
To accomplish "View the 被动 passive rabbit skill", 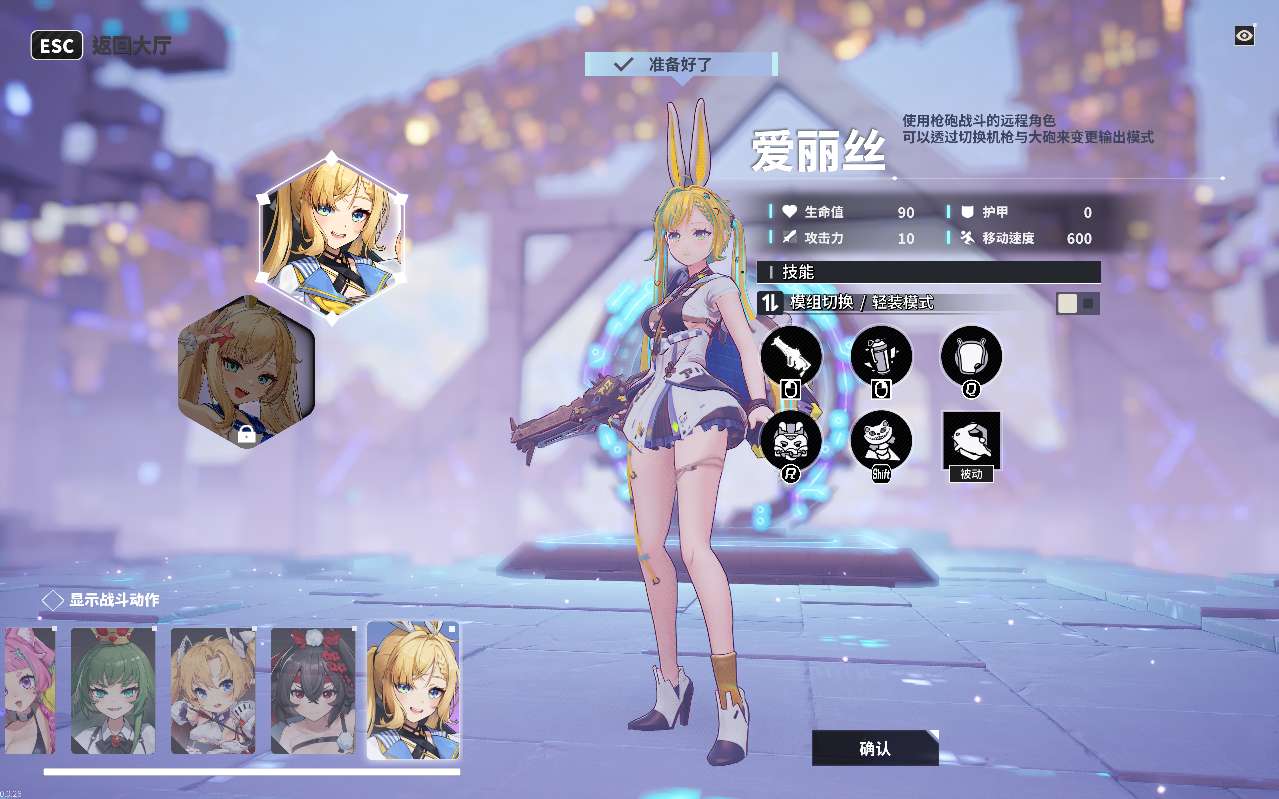I will (x=971, y=441).
